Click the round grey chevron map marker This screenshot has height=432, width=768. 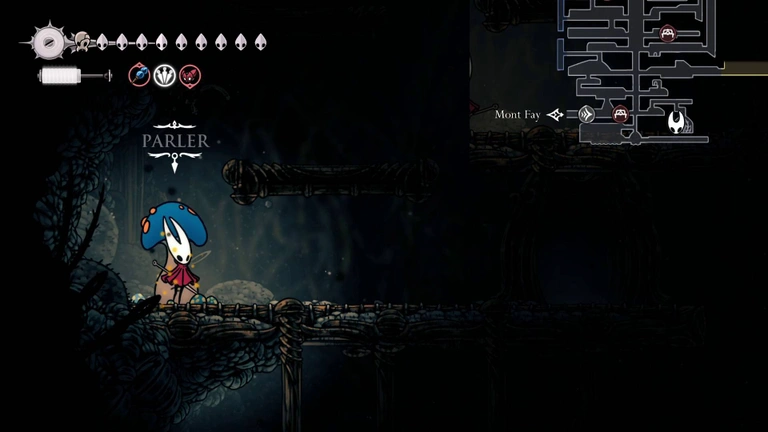pyautogui.click(x=587, y=114)
